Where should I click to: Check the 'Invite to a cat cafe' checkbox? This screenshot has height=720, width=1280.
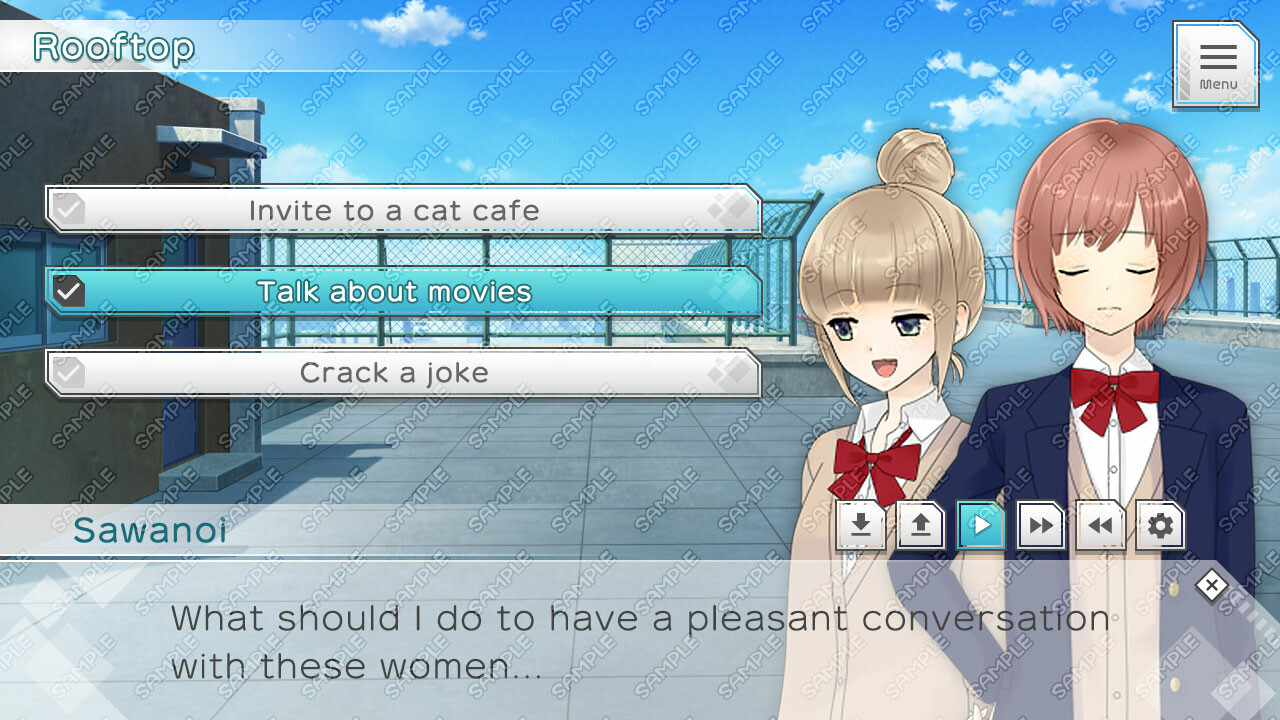67,208
